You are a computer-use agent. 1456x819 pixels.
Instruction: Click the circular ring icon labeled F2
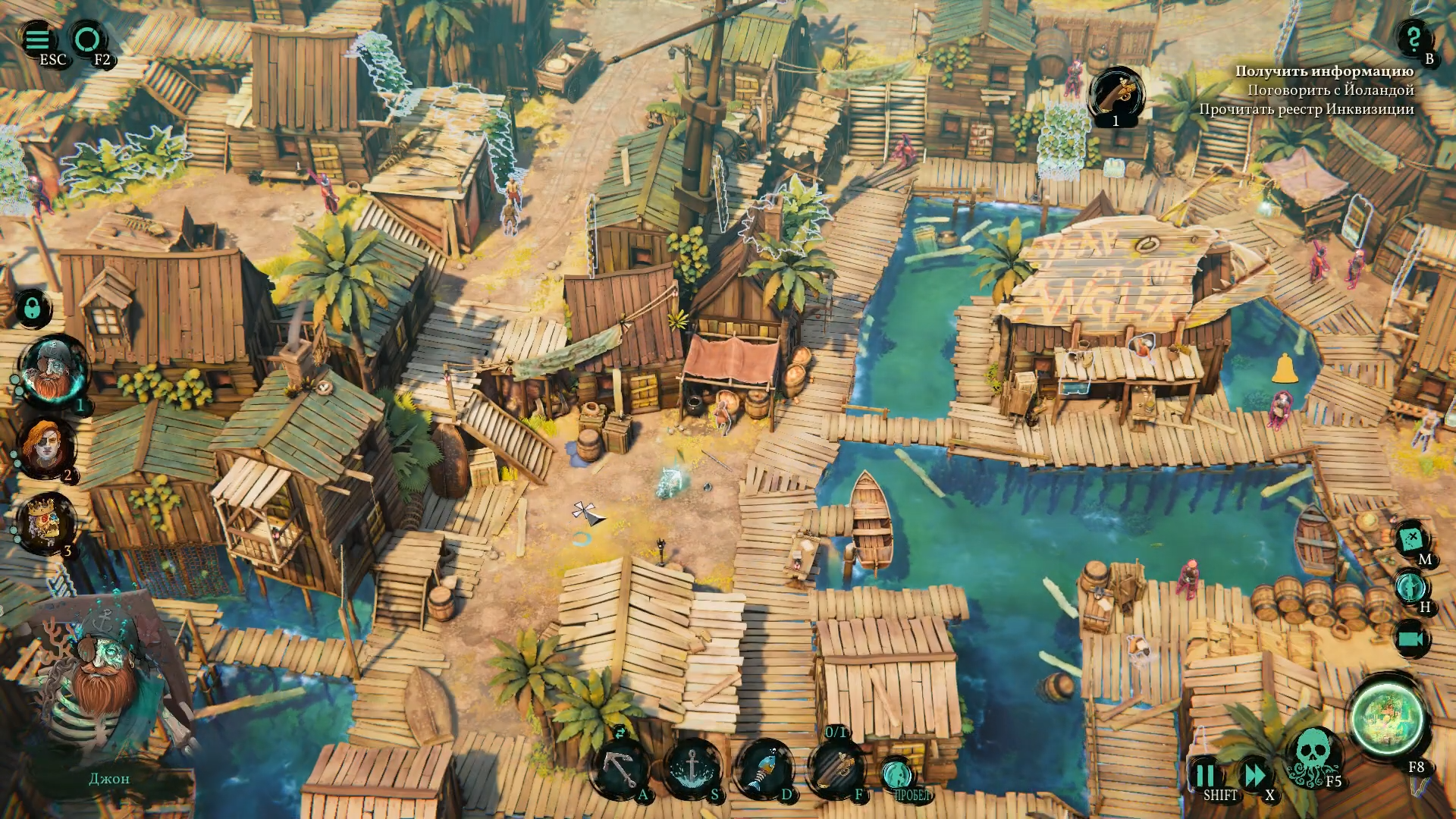click(x=87, y=39)
